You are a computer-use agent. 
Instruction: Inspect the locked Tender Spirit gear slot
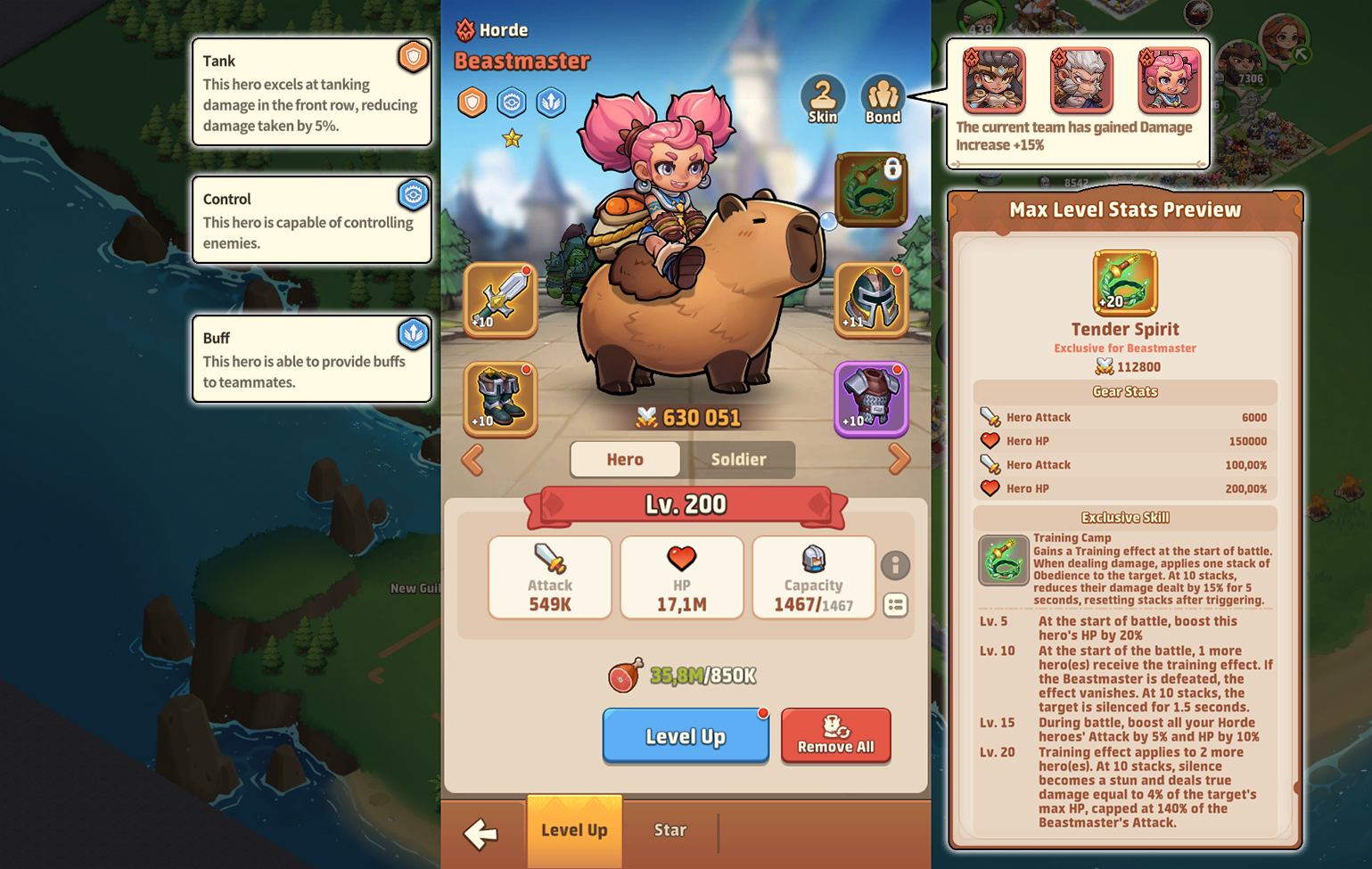pyautogui.click(x=871, y=189)
